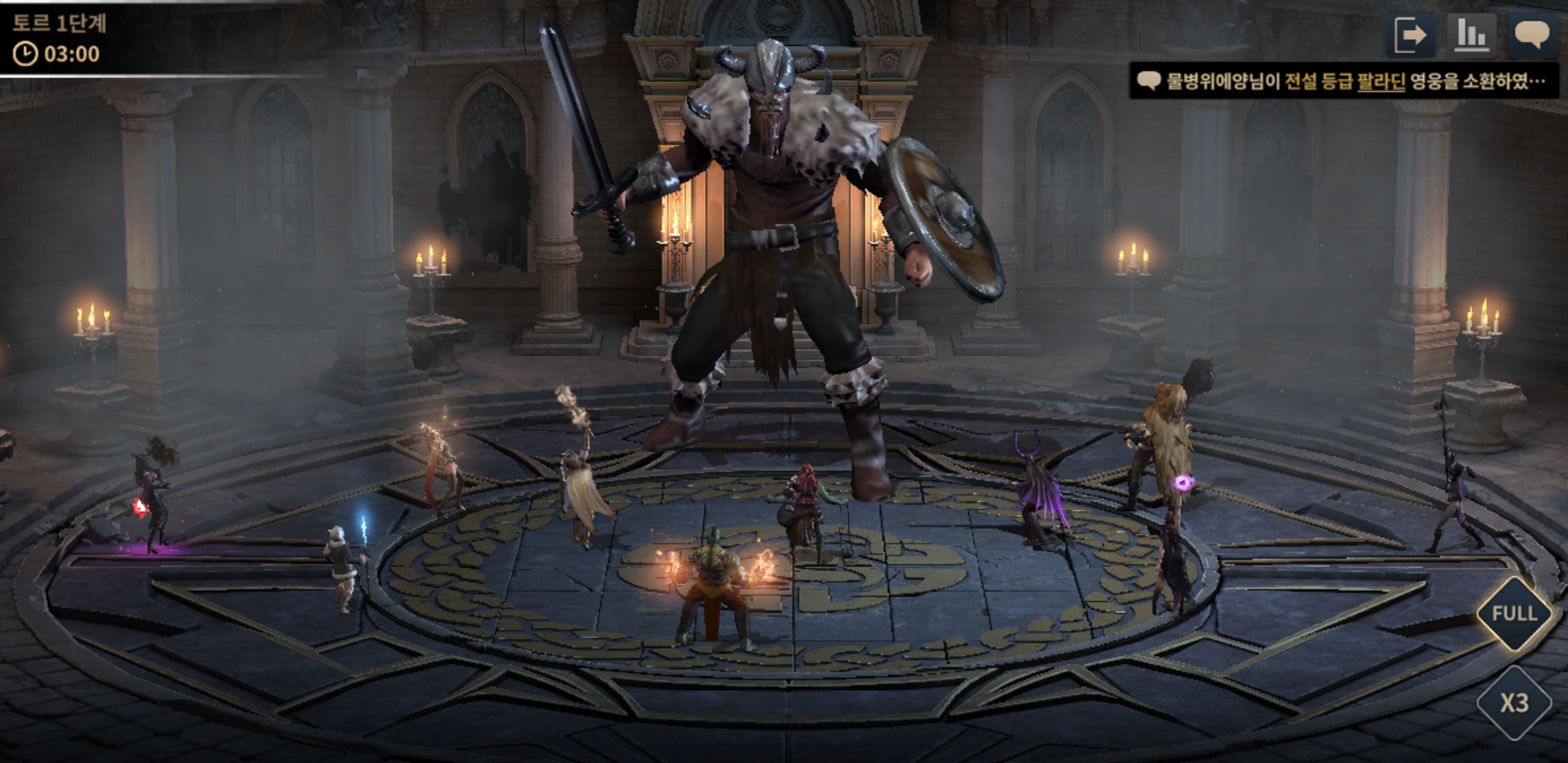Viewport: 1568px width, 763px height.
Task: Expand the summon announcement chat banner
Action: point(1343,81)
